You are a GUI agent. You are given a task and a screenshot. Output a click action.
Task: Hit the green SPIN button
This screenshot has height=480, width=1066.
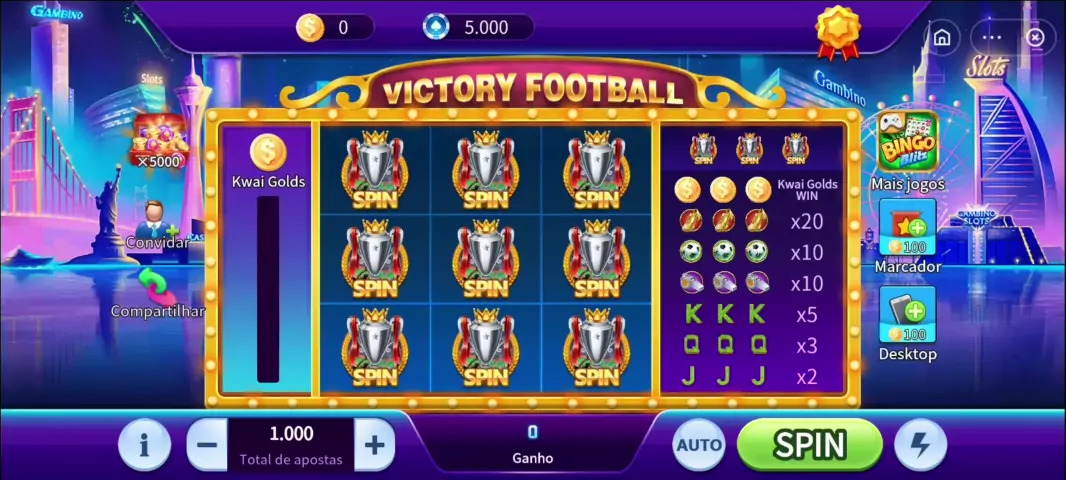click(x=810, y=444)
